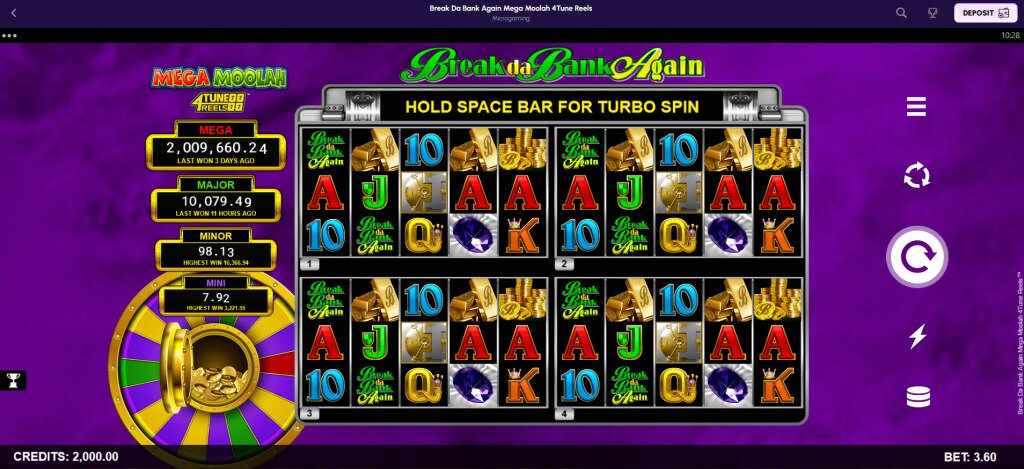The width and height of the screenshot is (1024, 469).
Task: Open the bet settings coin stack icon
Action: 917,397
